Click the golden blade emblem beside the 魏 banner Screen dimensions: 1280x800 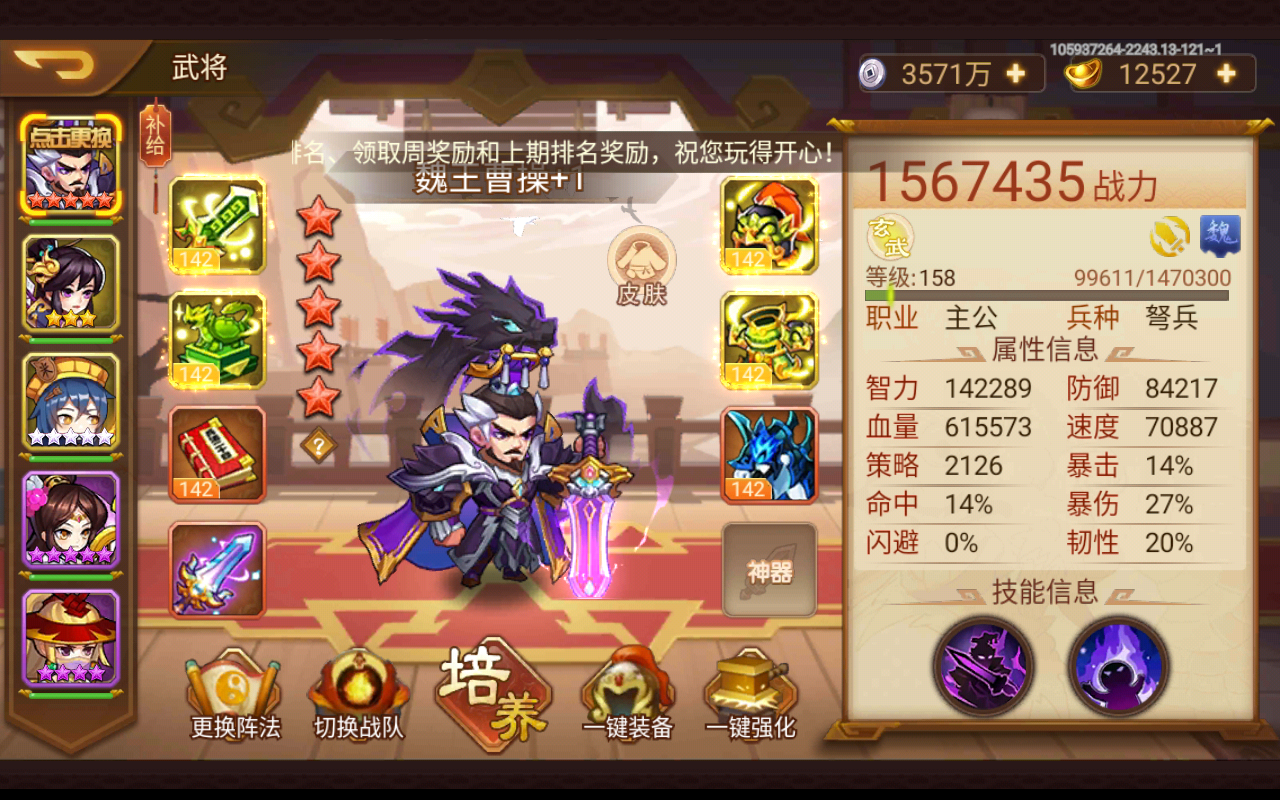[1166, 234]
